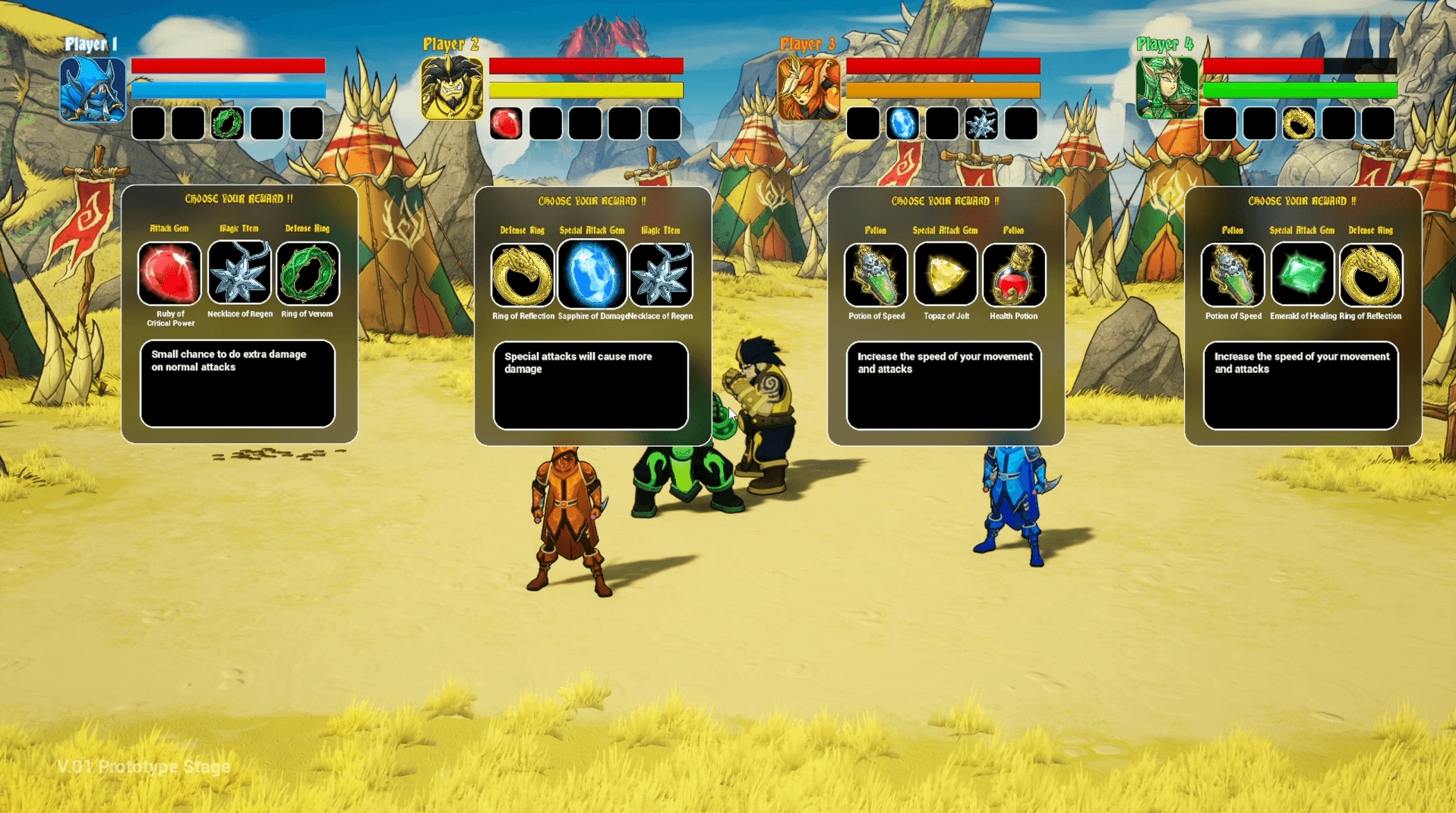Choose the Sapphire of Damage reward
Screen dimensions: 1456x813
pyautogui.click(x=592, y=275)
